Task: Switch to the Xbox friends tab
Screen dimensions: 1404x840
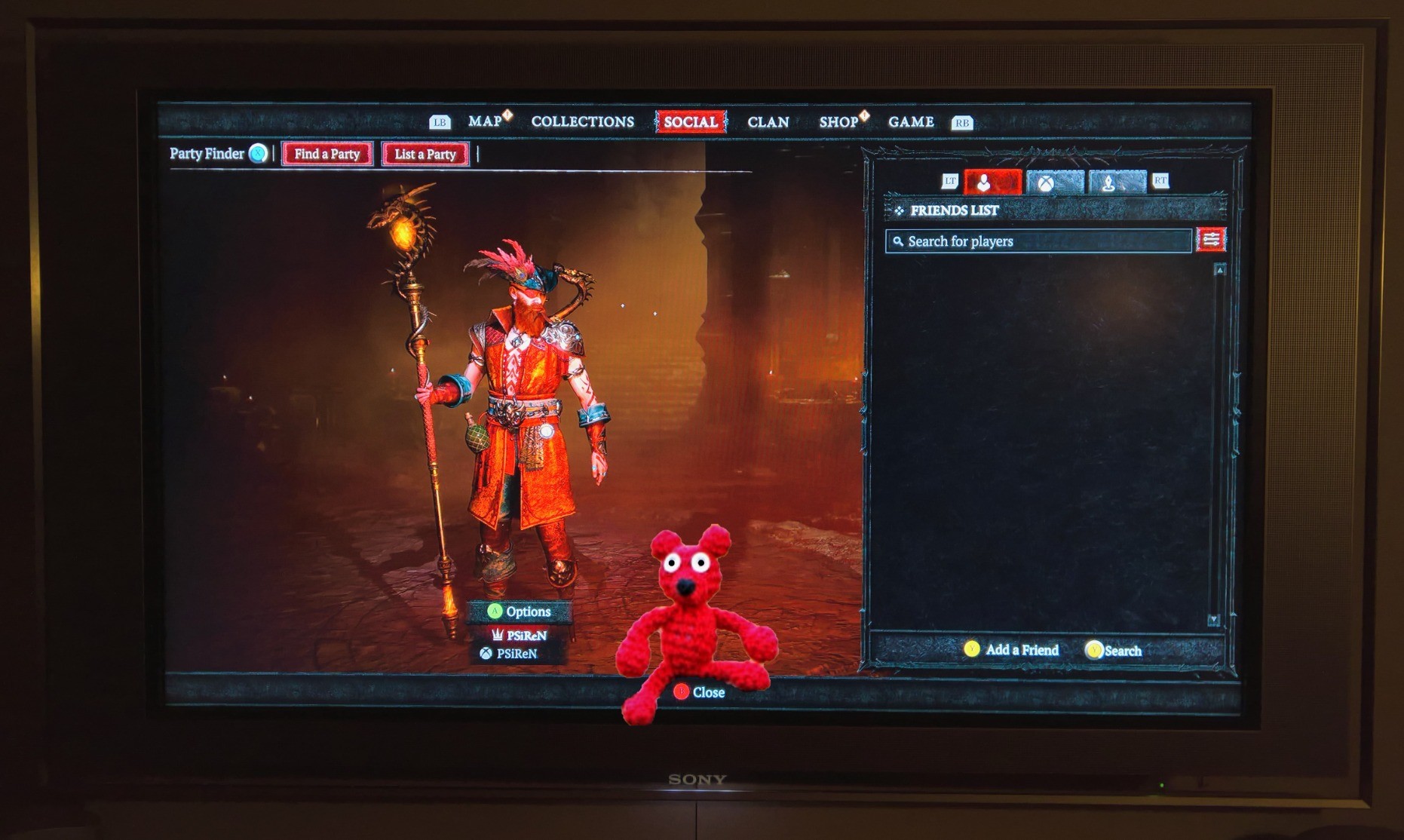Action: 1054,182
